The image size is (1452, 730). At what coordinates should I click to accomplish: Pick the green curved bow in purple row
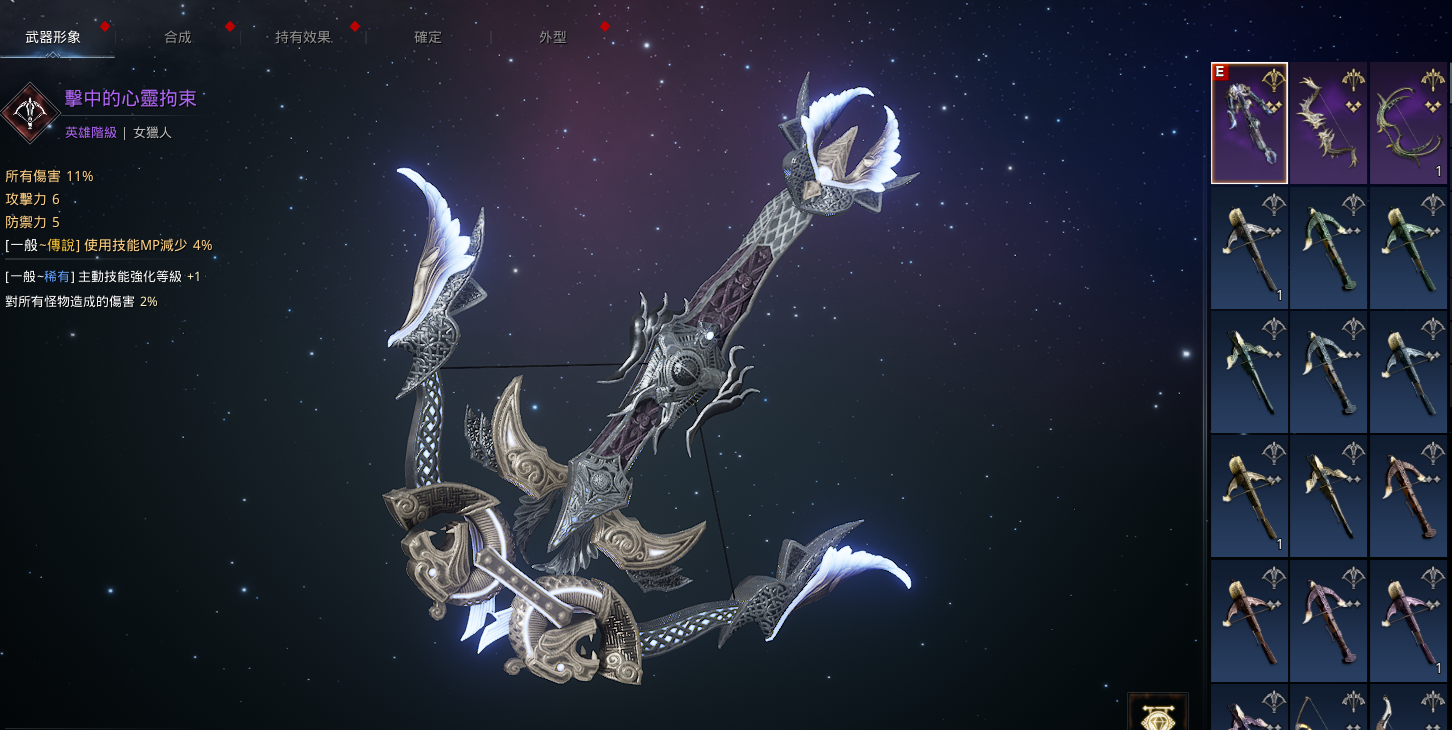pos(1408,123)
